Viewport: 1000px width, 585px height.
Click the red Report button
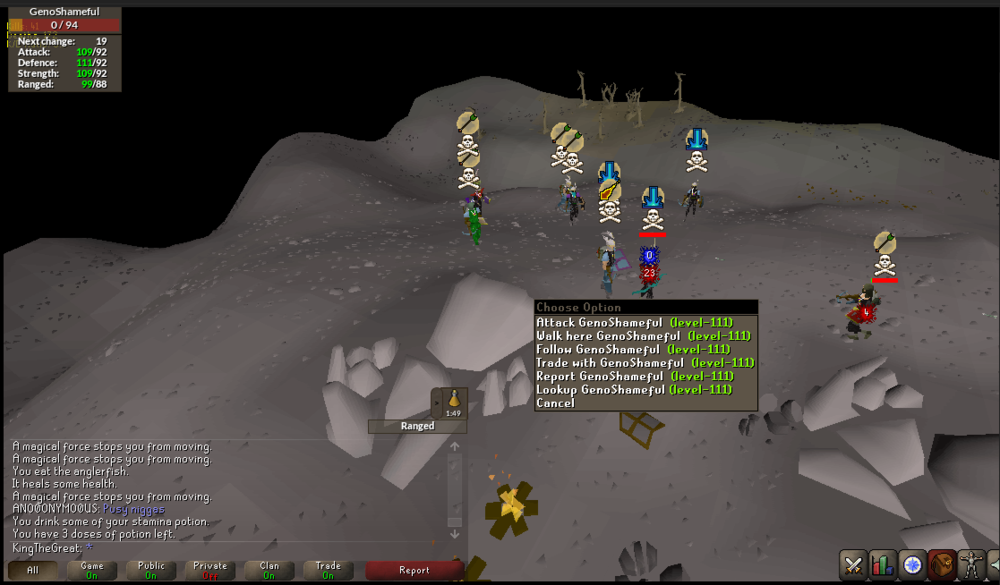pos(414,570)
